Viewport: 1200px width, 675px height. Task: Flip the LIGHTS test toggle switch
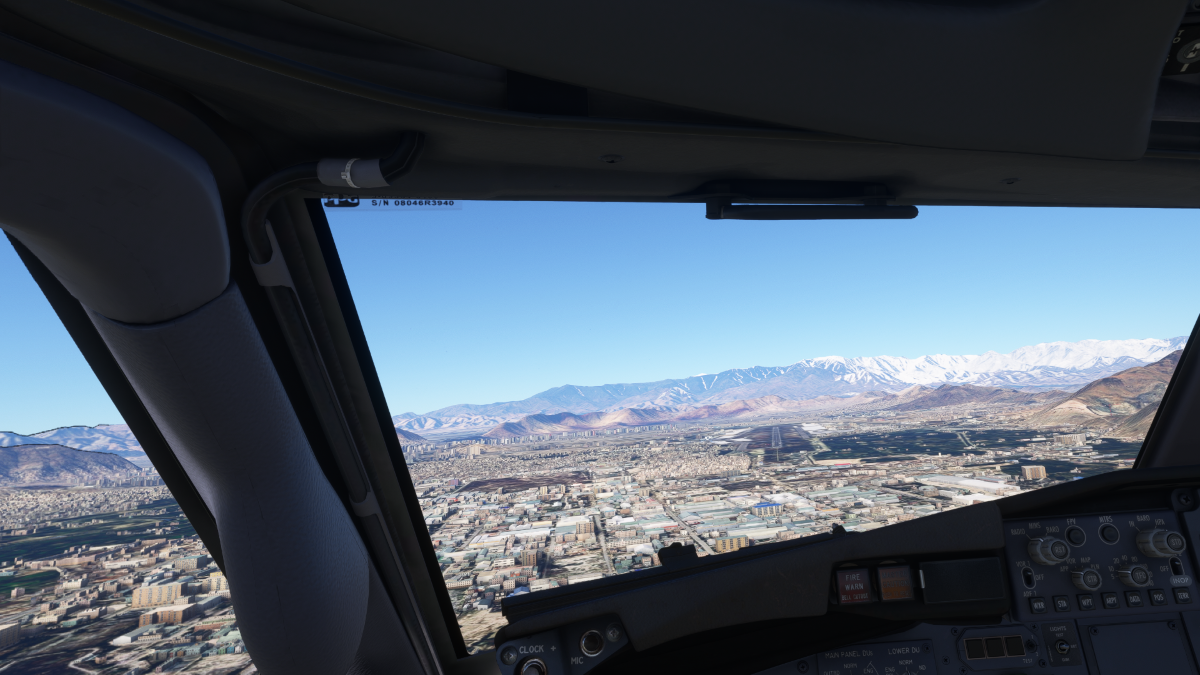pos(1061,646)
